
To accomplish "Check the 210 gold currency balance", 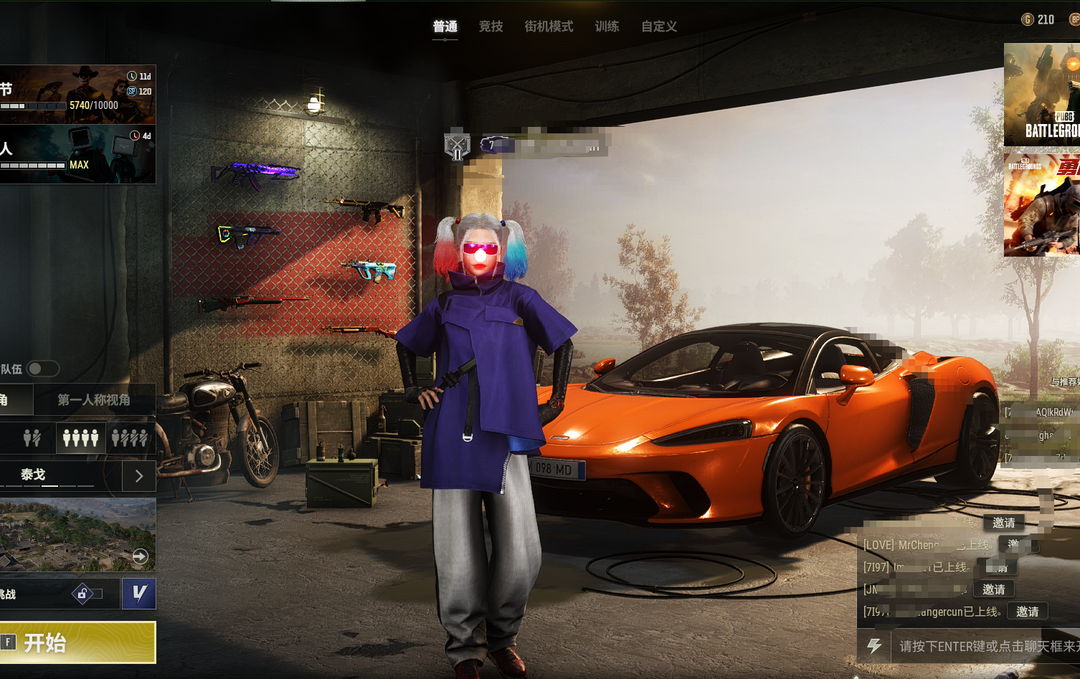I will 1038,19.
